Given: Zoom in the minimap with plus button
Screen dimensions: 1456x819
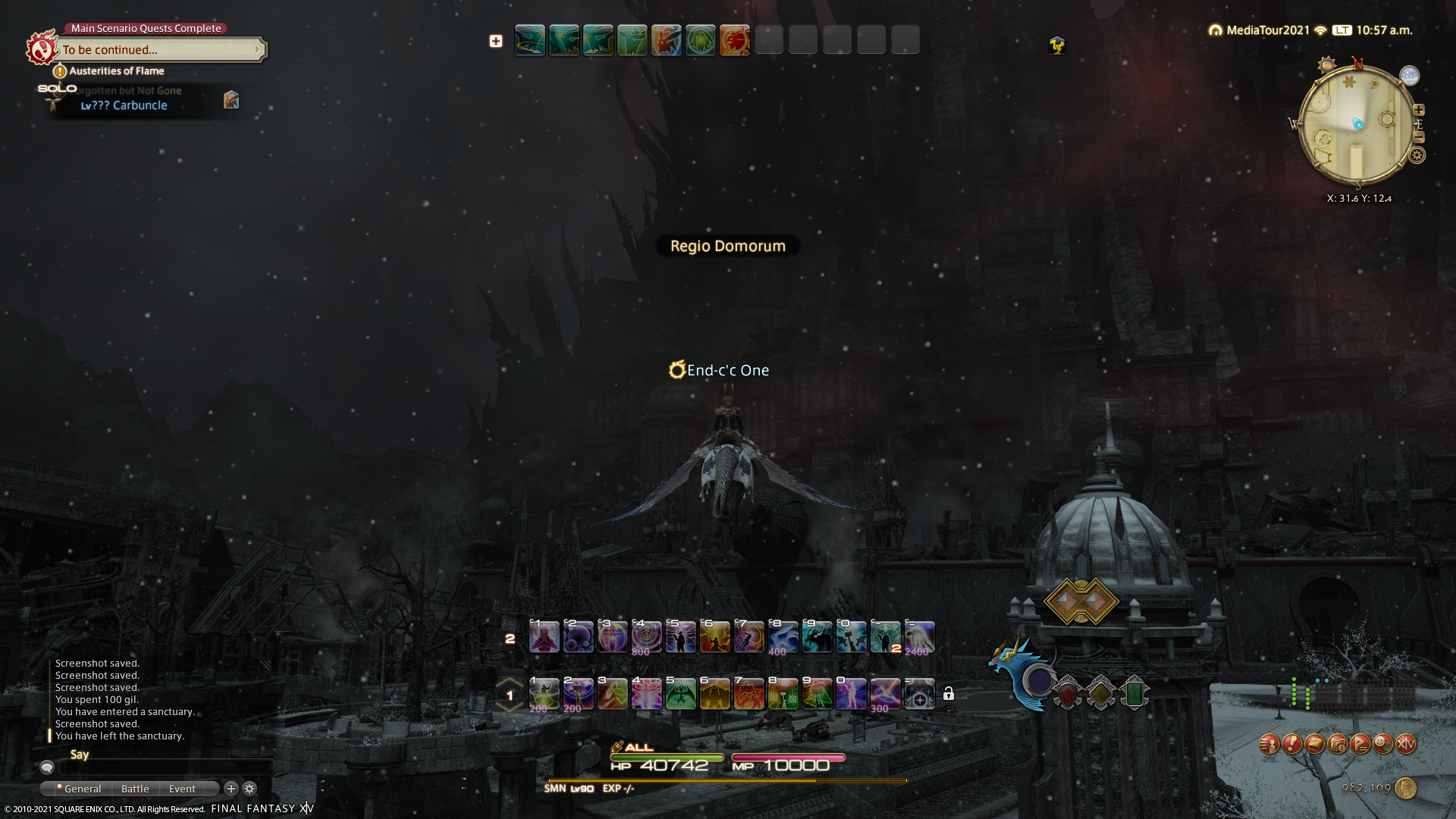Looking at the screenshot, I should [x=1419, y=110].
